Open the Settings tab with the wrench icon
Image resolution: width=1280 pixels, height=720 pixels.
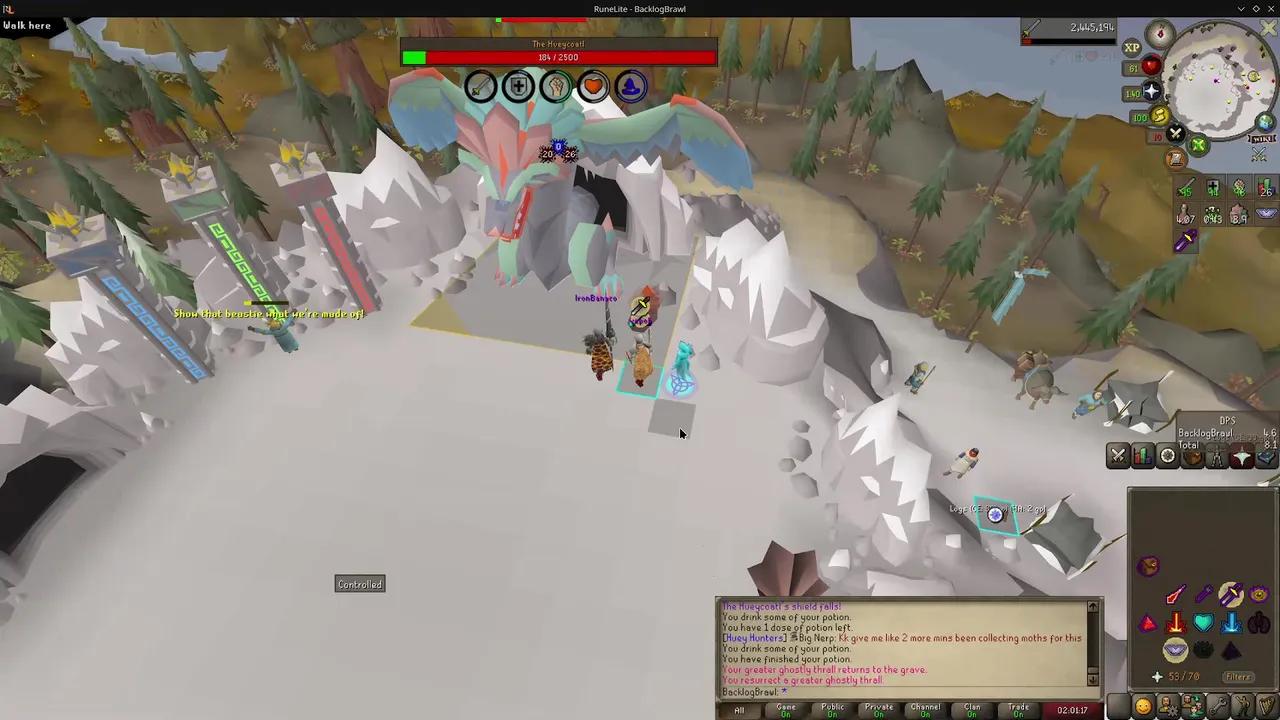pyautogui.click(x=1217, y=707)
